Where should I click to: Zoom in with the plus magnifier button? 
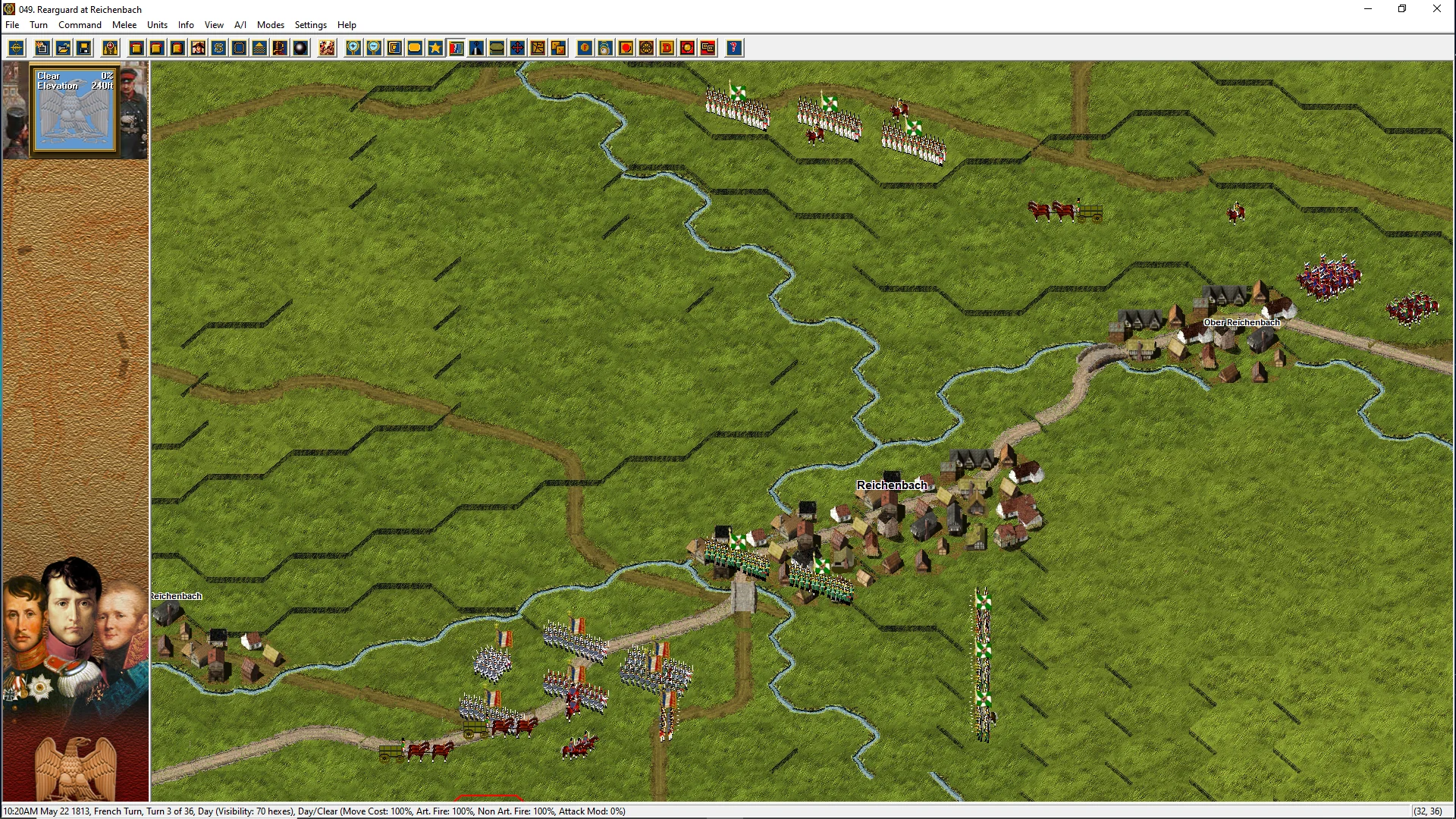coord(353,49)
